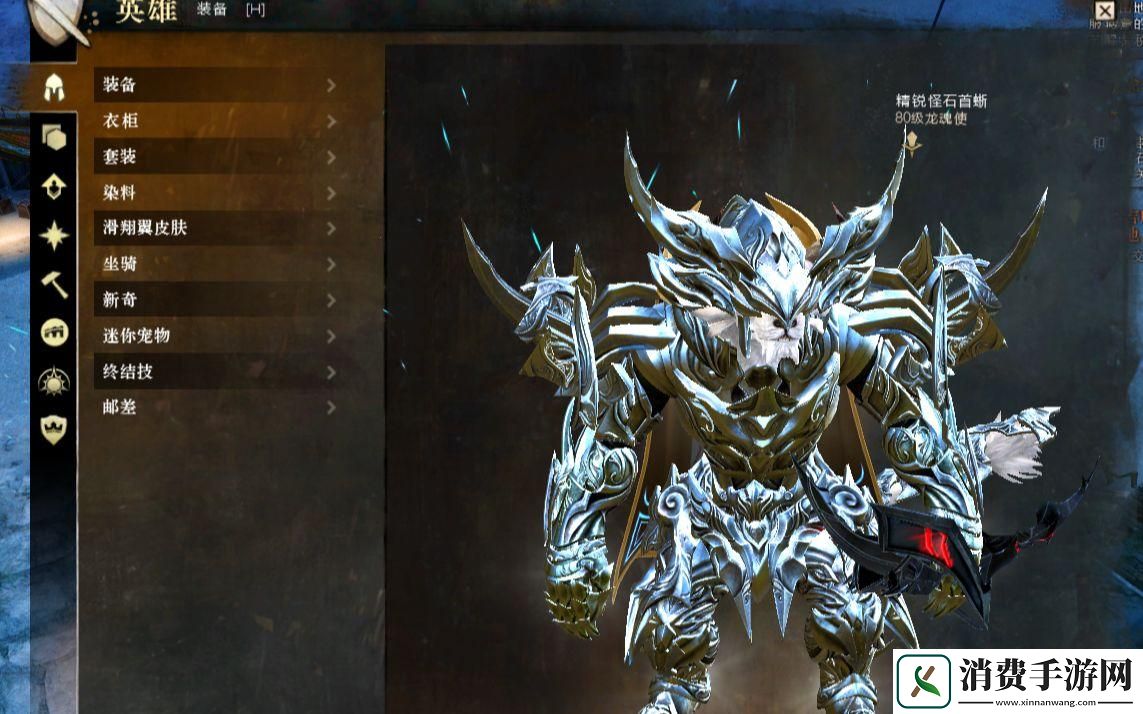
Task: Select the crown shield tab
Action: click(x=54, y=430)
